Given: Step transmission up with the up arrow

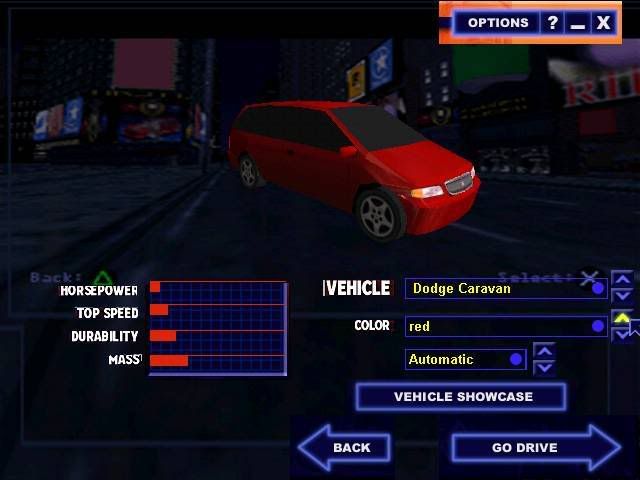Looking at the screenshot, I should click(x=544, y=351).
